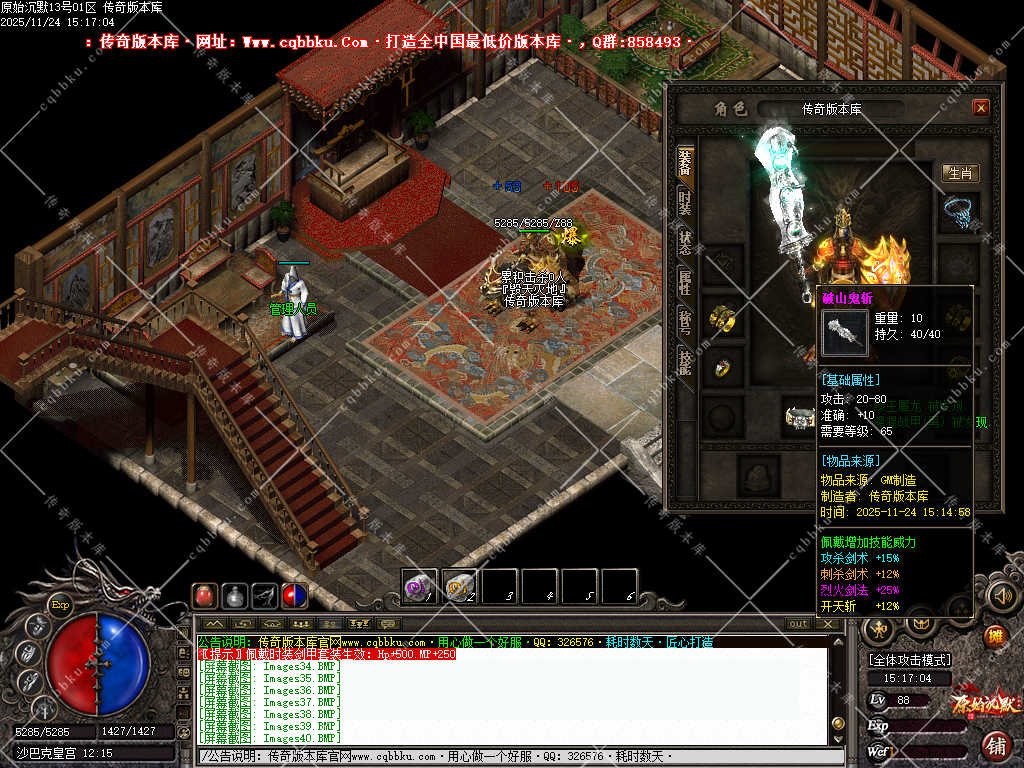Open the 状态 status tab

point(685,241)
